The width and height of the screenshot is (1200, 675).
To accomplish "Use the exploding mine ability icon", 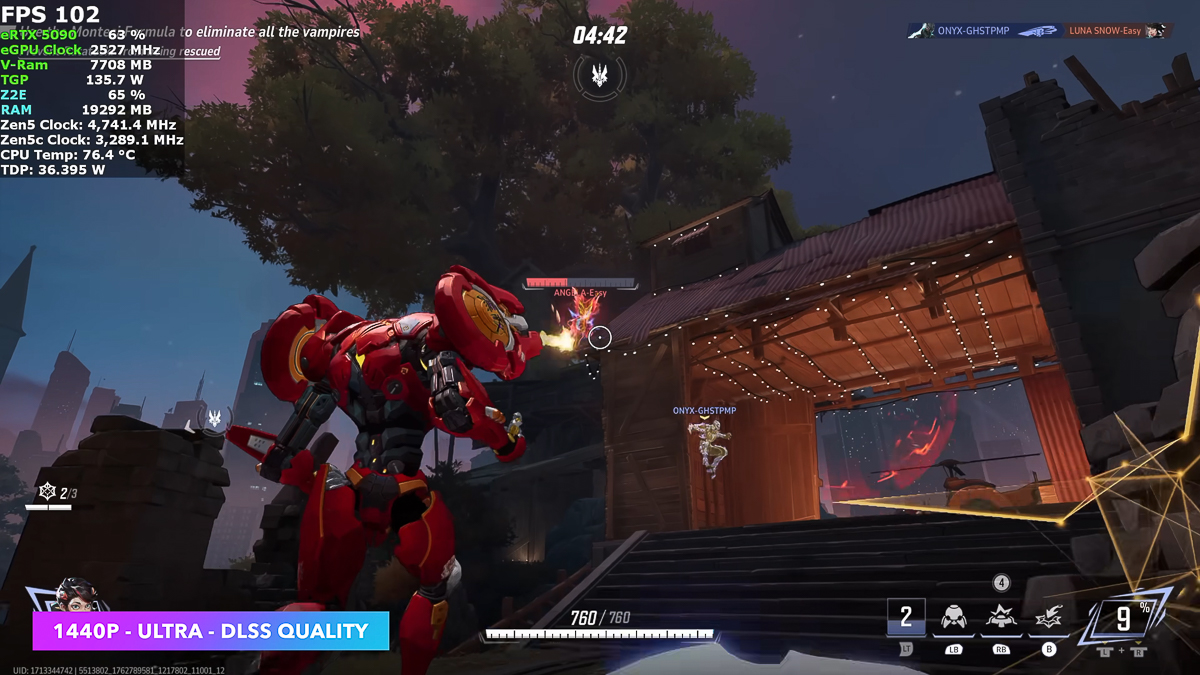I will click(1001, 620).
